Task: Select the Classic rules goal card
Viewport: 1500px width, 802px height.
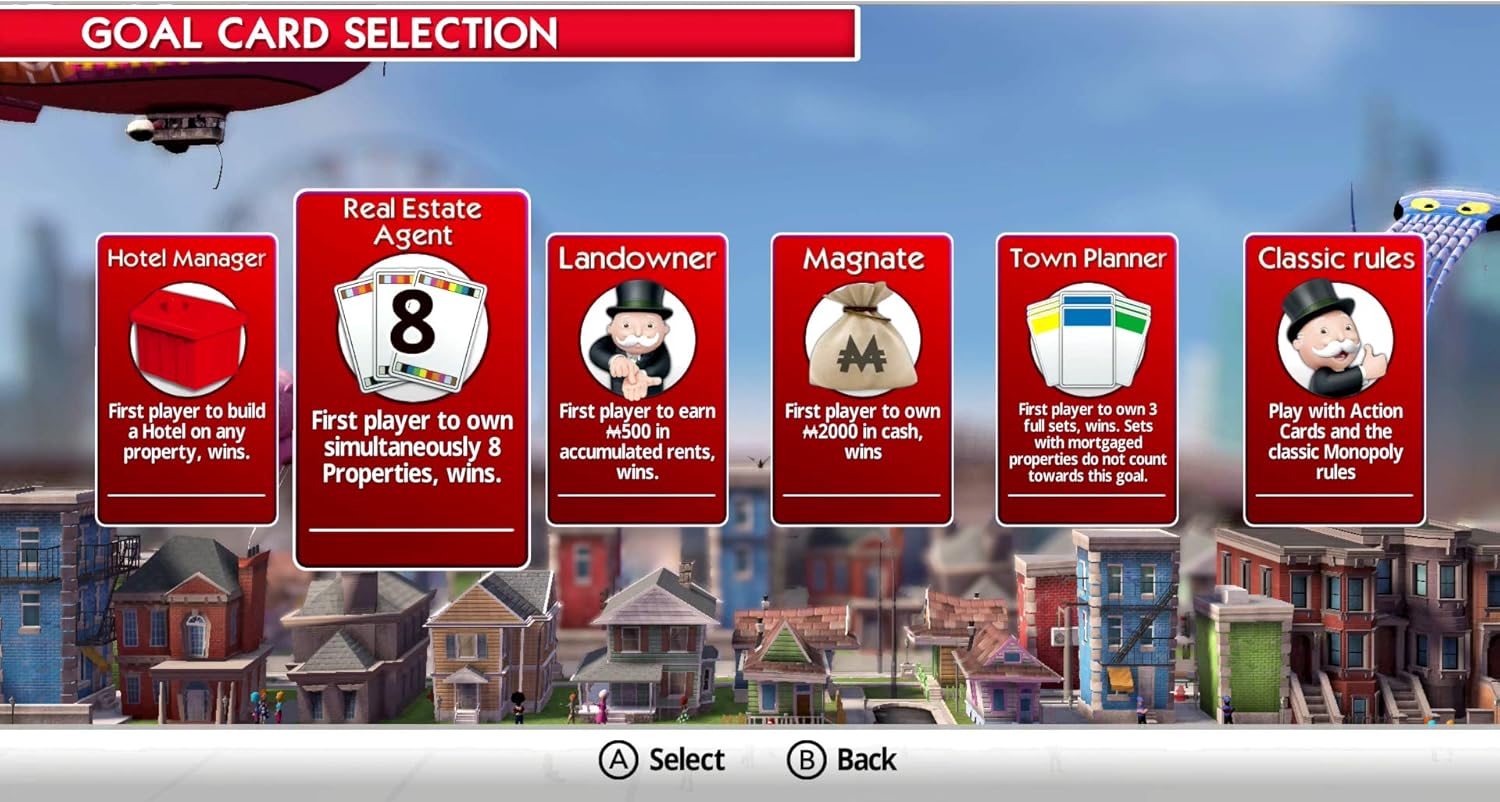Action: (x=1335, y=380)
